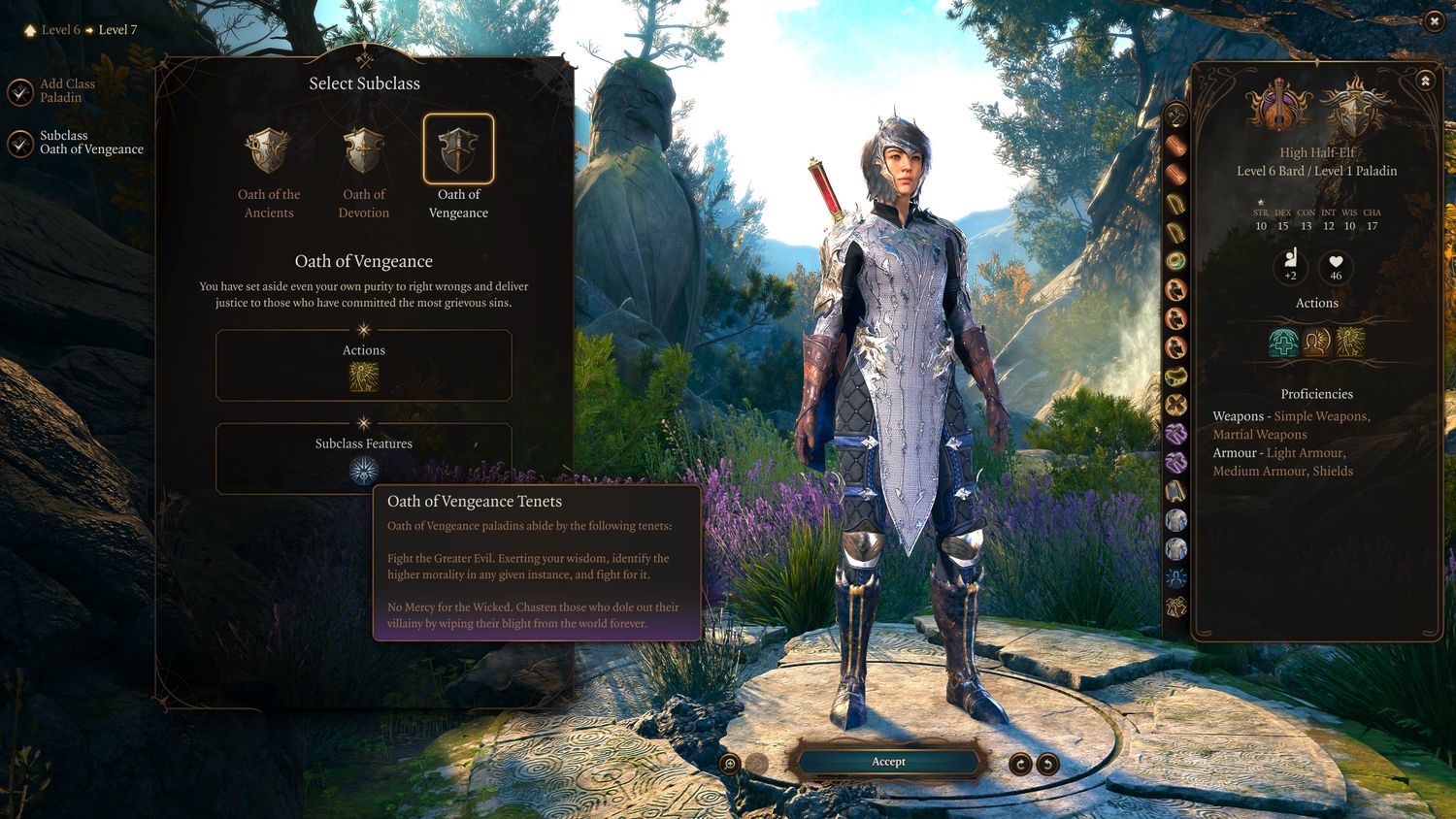Click the Oath of Vengeance action icon

(x=364, y=377)
